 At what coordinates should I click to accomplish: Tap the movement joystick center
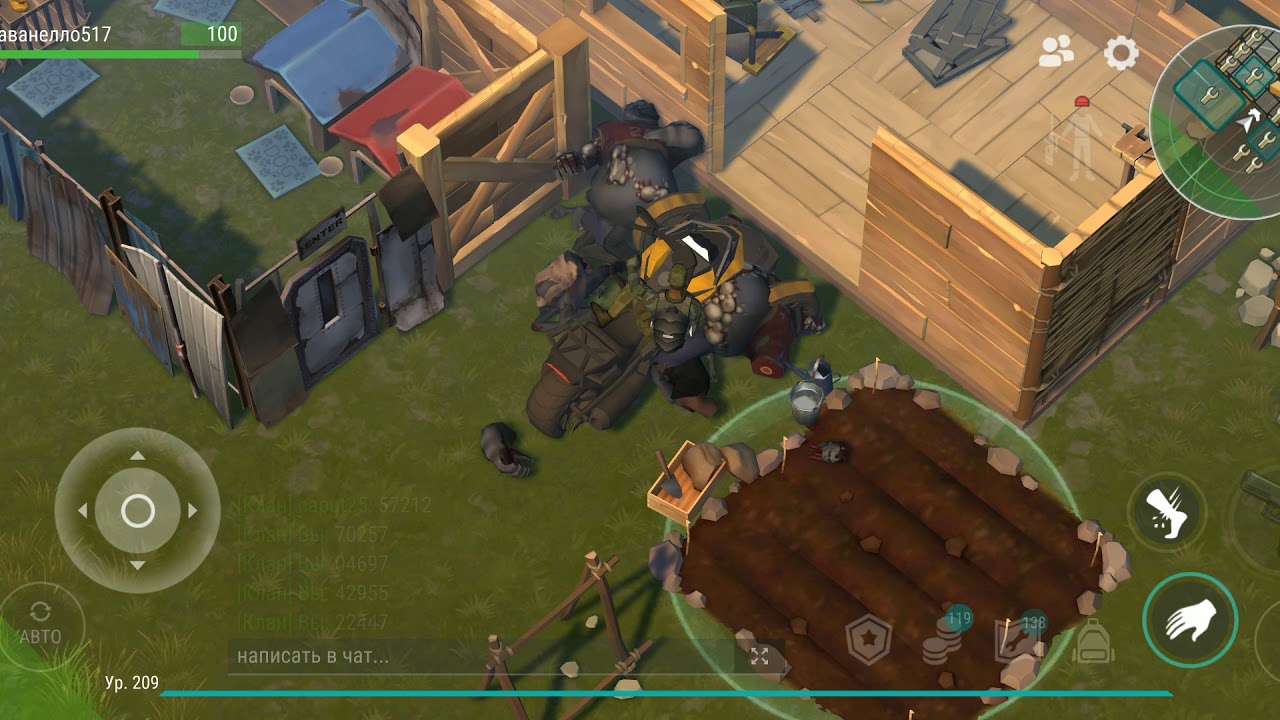click(x=138, y=511)
